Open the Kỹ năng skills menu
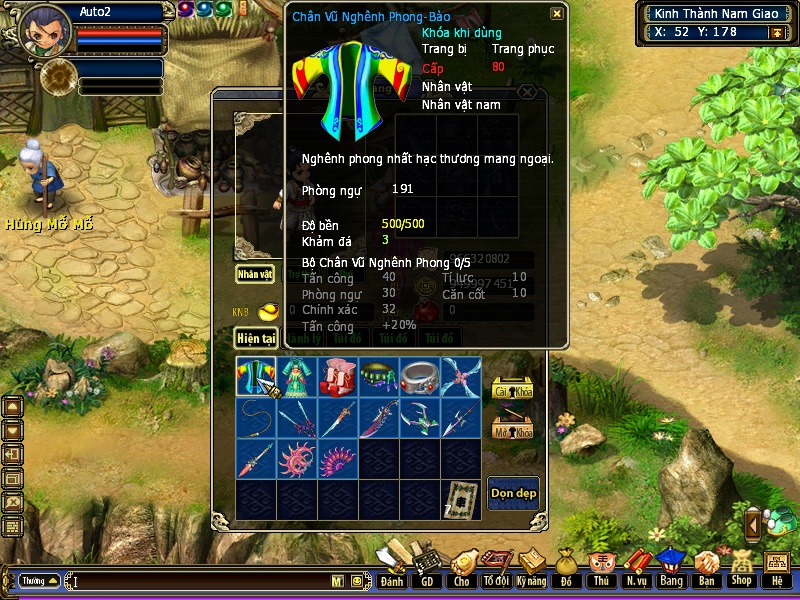 tap(531, 569)
